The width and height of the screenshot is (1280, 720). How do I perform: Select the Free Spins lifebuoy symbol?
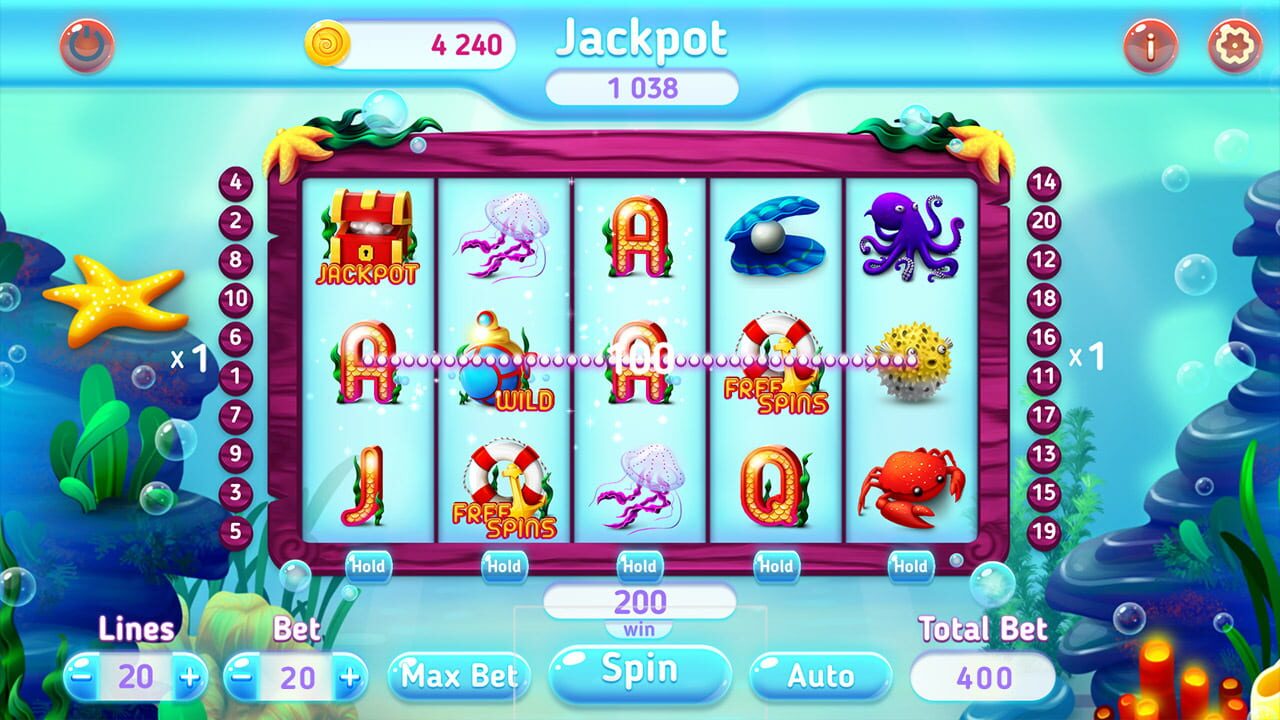point(778,365)
